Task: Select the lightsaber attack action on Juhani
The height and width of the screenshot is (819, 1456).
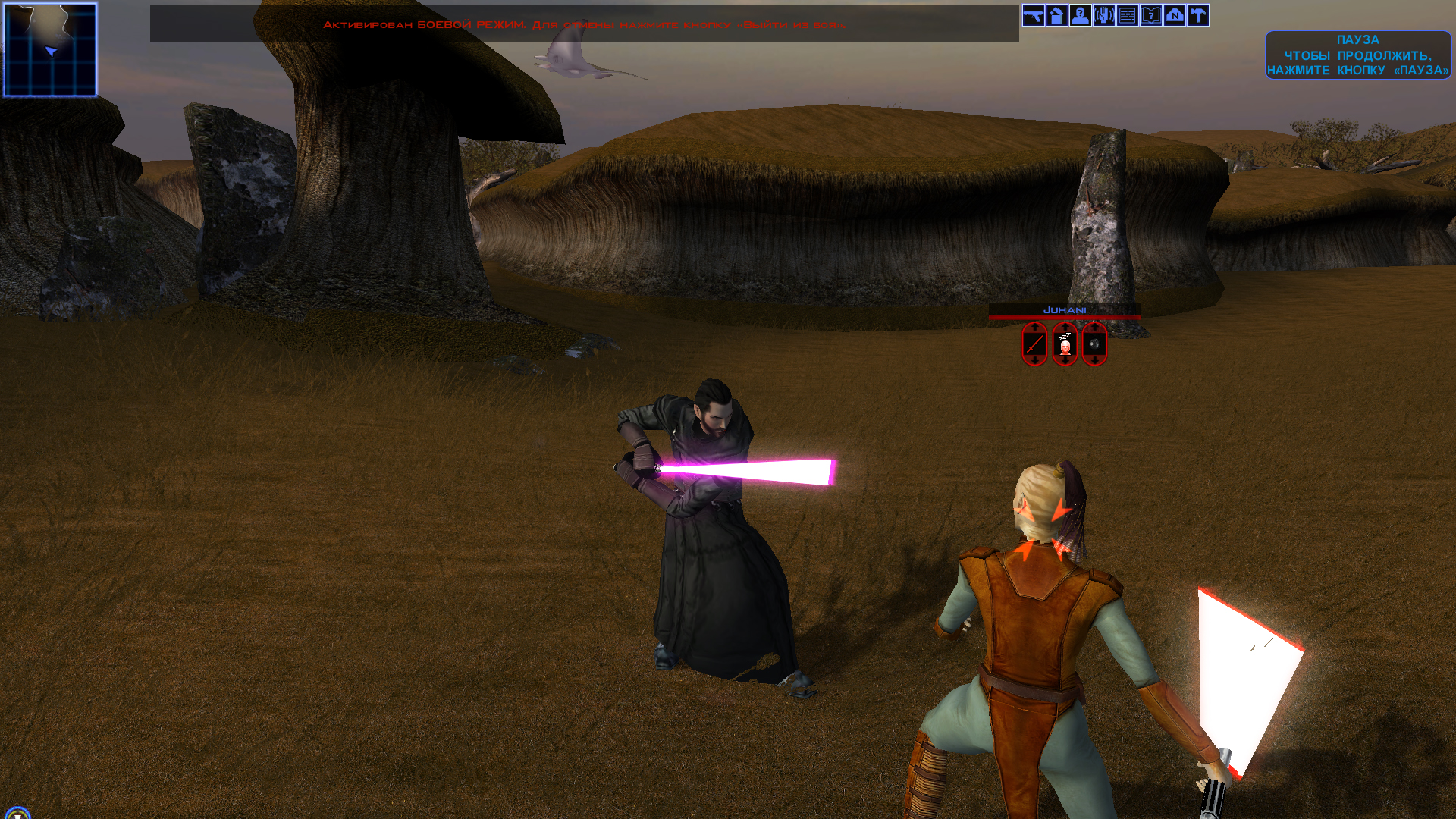Action: click(1034, 344)
